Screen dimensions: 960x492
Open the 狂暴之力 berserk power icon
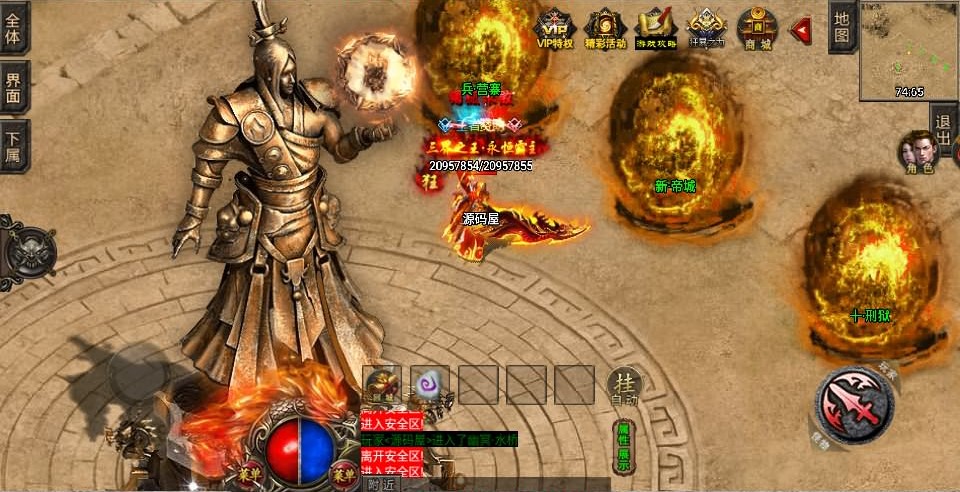click(x=707, y=28)
